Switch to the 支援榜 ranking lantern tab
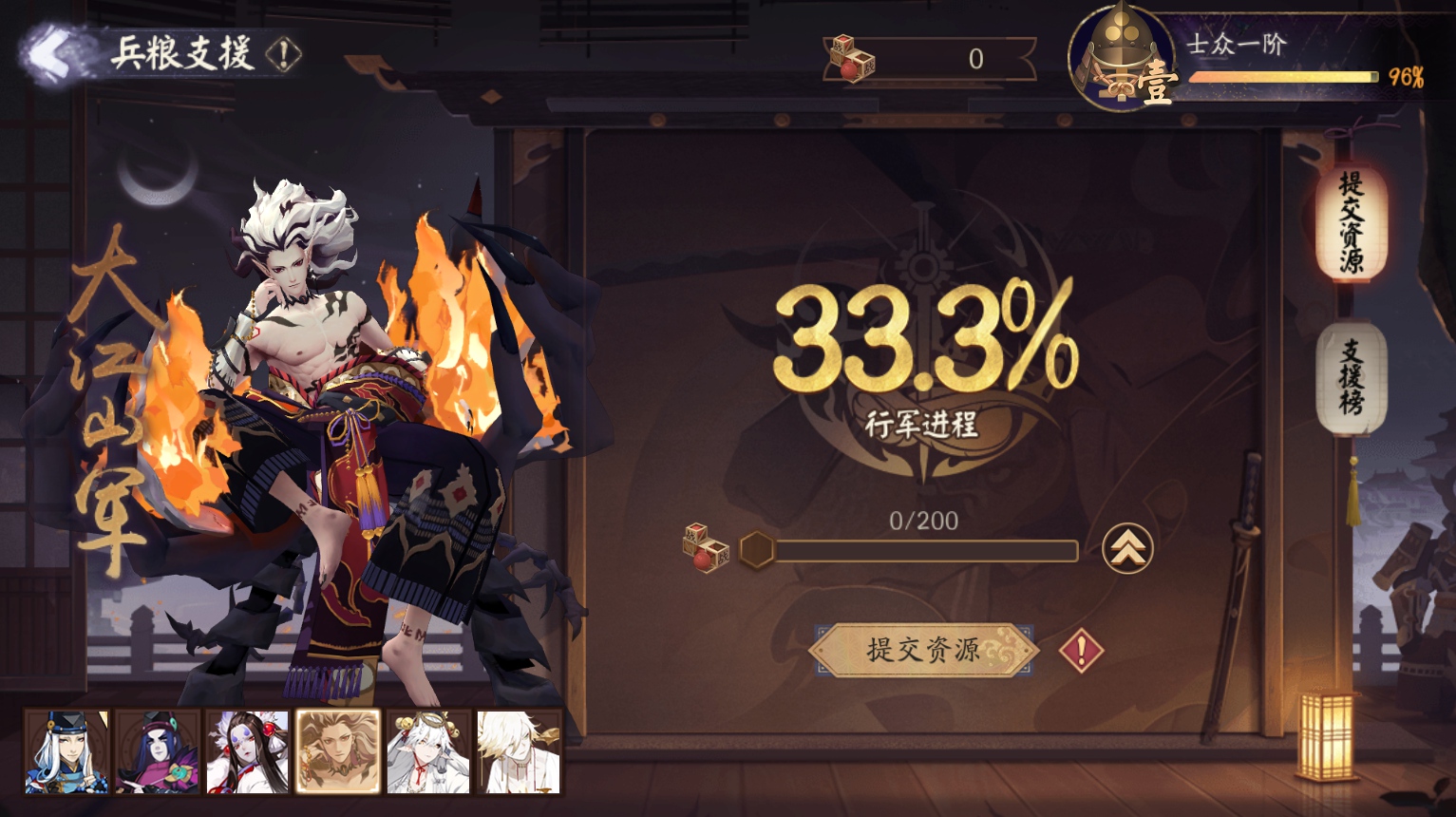This screenshot has height=817, width=1456. [1351, 378]
